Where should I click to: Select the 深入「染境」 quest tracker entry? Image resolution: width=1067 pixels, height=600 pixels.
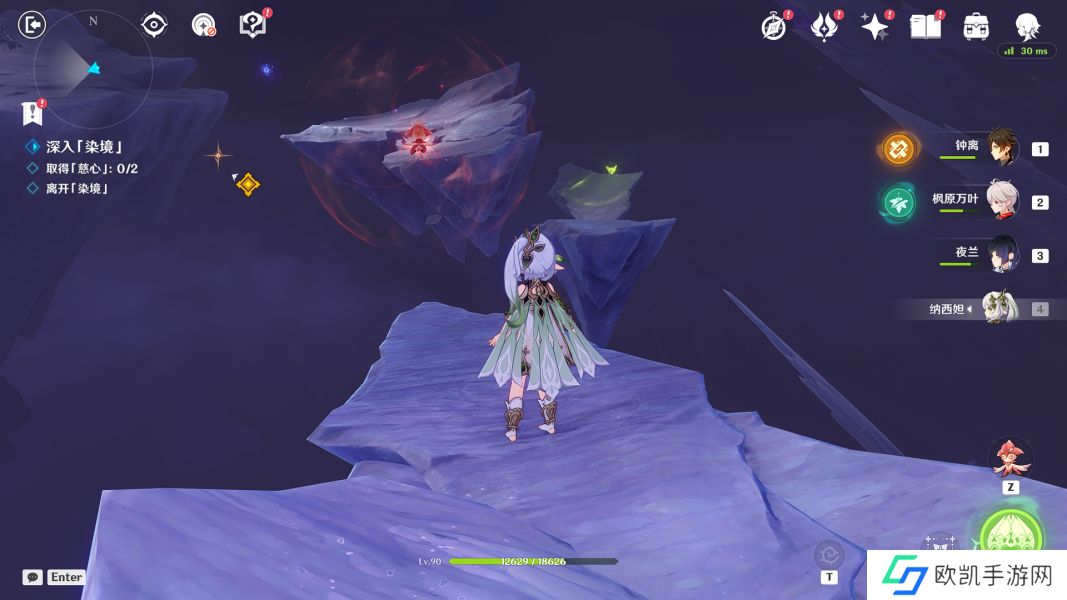(83, 147)
